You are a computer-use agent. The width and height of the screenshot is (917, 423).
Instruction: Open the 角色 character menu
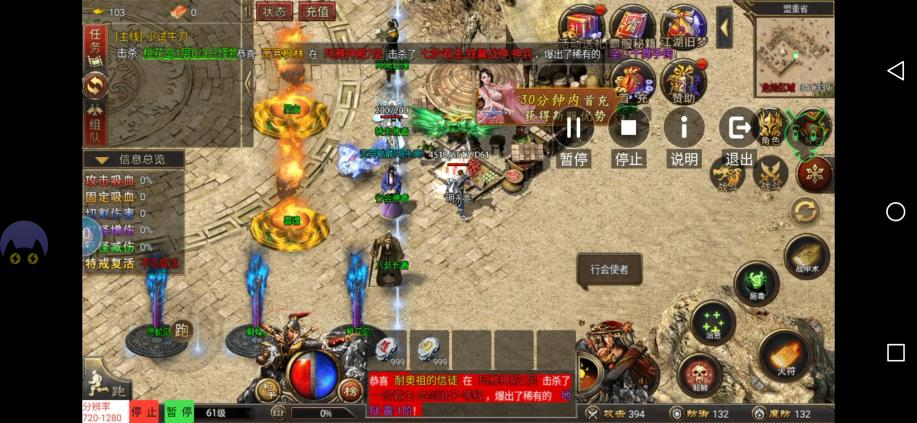point(769,127)
